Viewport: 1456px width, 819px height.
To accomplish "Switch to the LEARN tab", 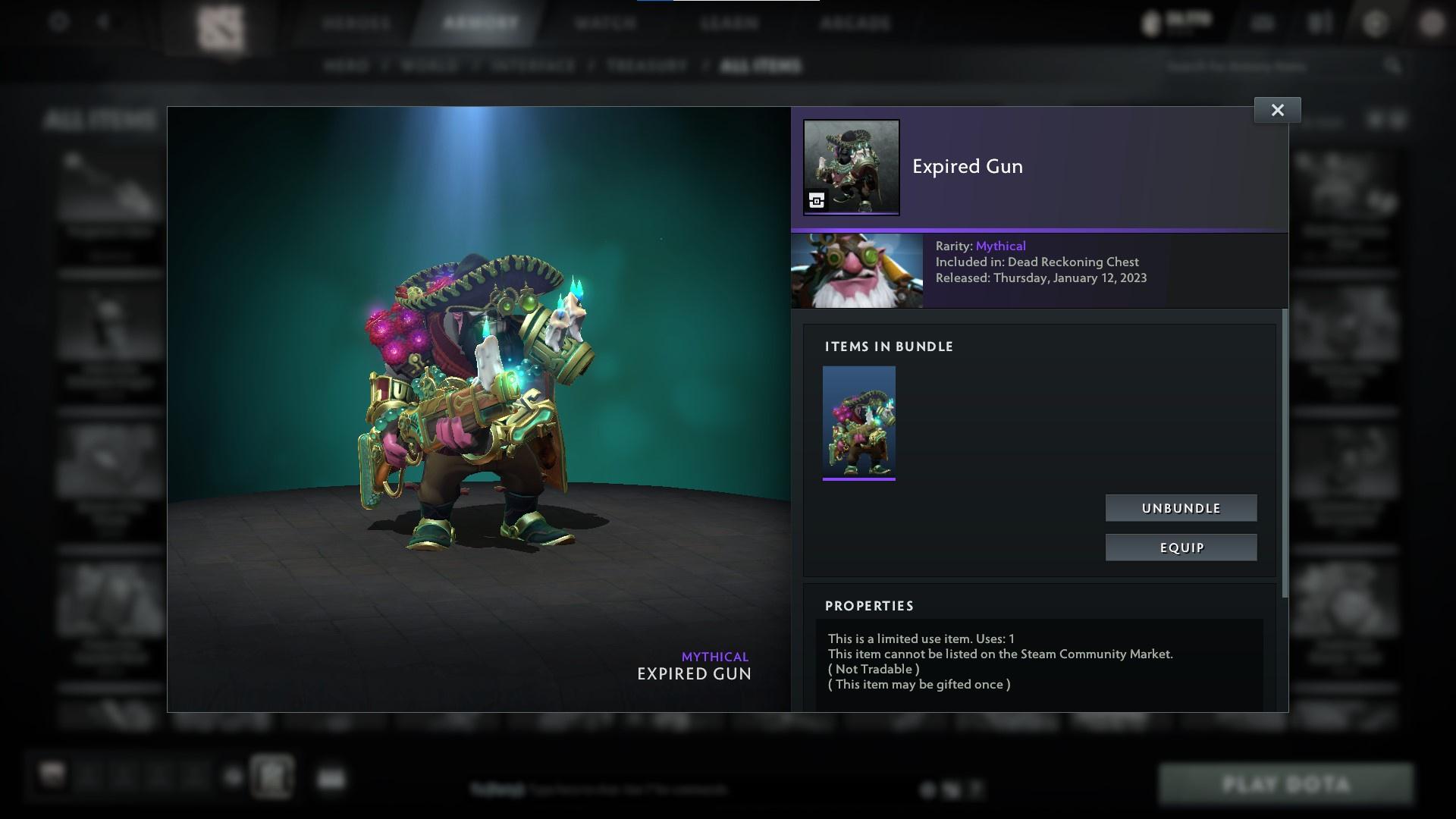I will [x=729, y=24].
